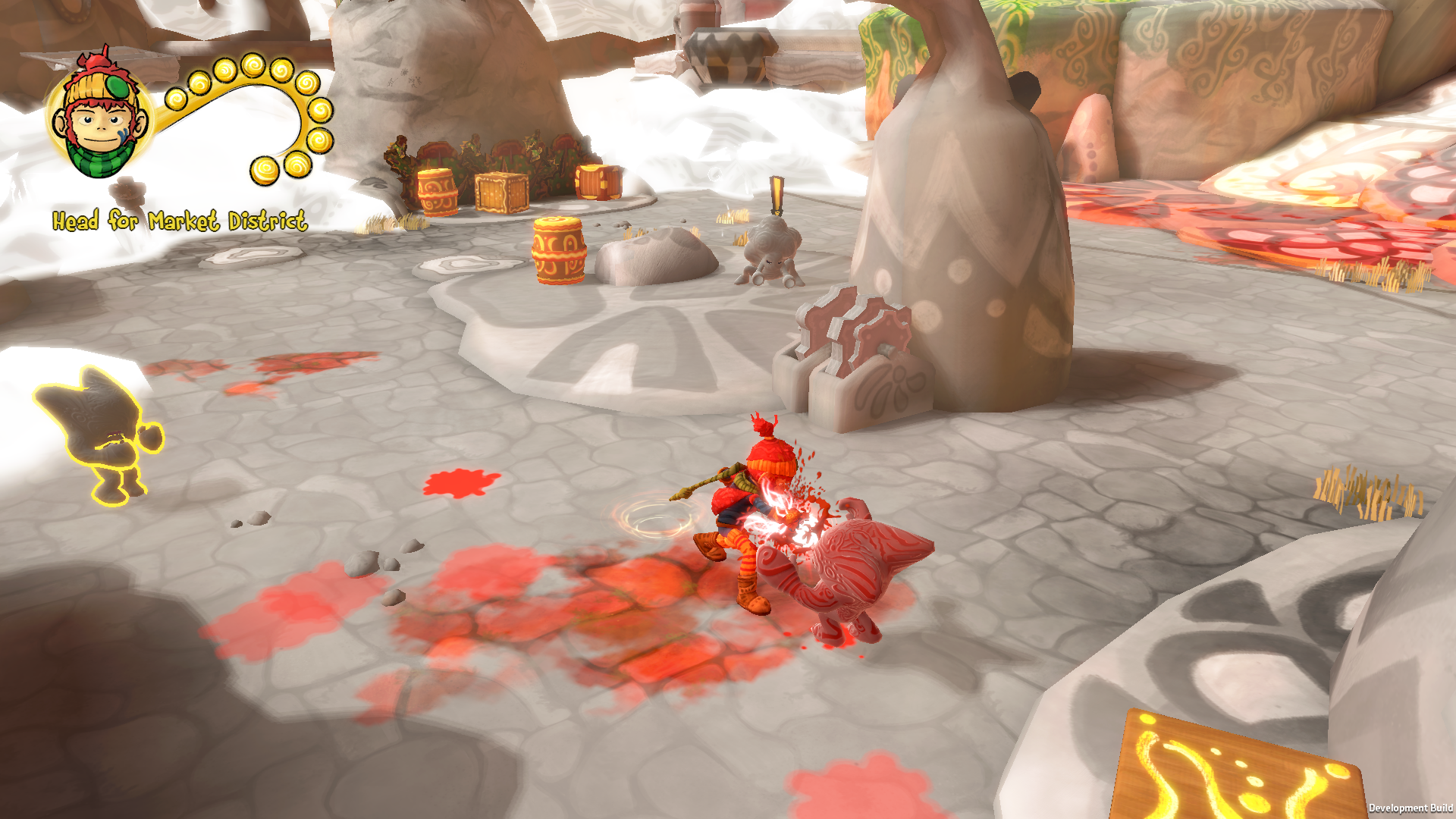Click the last spiral coin in the curved meter
The image size is (1456, 819).
click(x=265, y=170)
